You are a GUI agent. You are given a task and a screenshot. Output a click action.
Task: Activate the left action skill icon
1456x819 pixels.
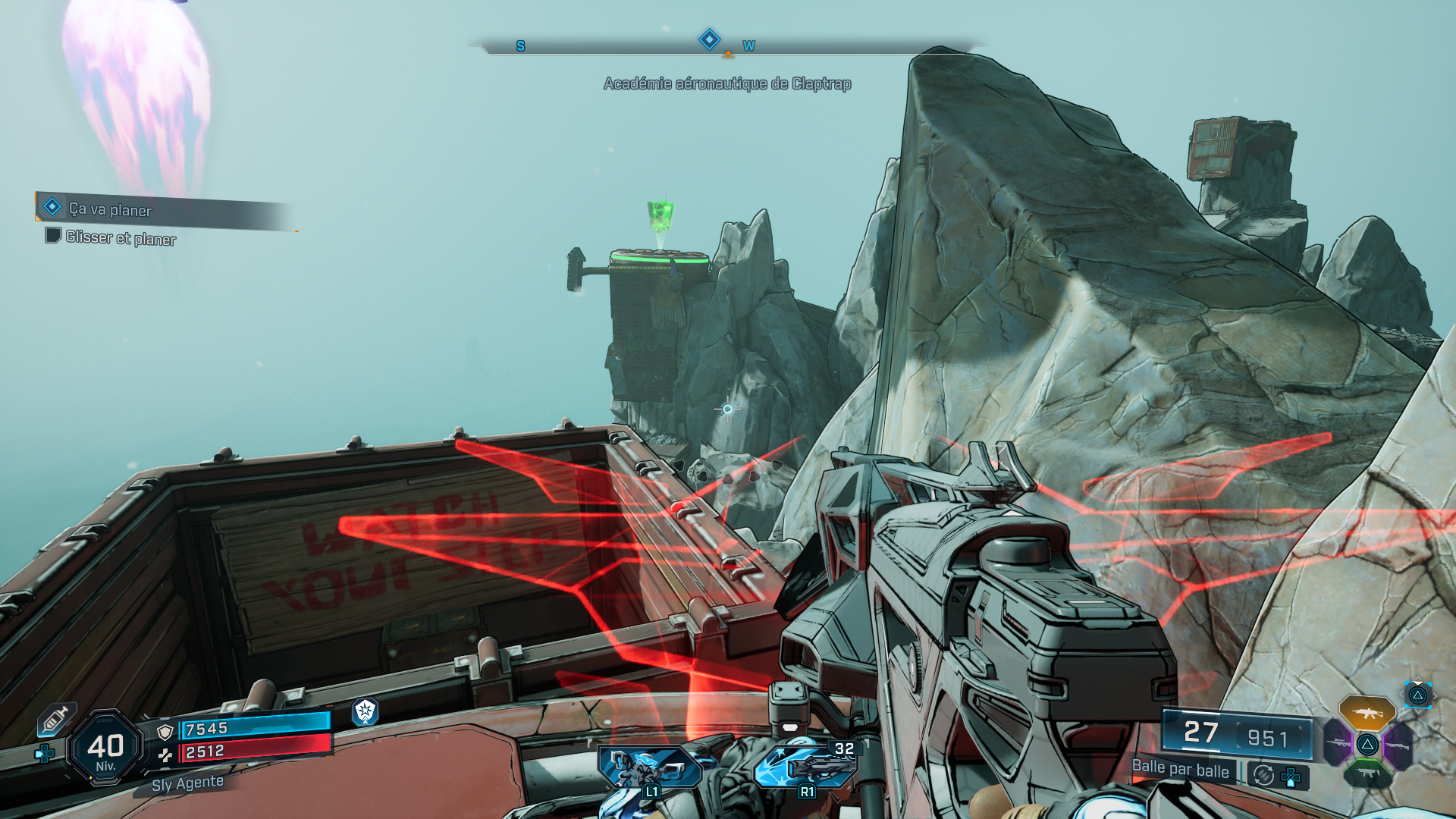point(650,767)
